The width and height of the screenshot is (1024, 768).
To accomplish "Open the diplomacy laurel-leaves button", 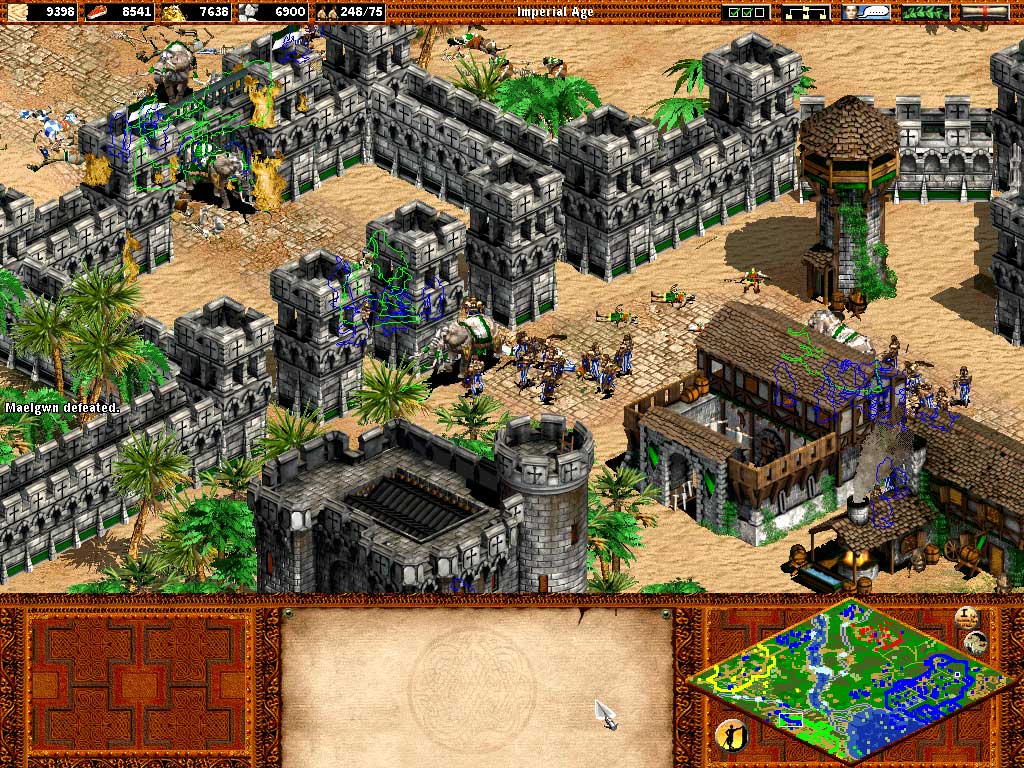I will click(926, 12).
